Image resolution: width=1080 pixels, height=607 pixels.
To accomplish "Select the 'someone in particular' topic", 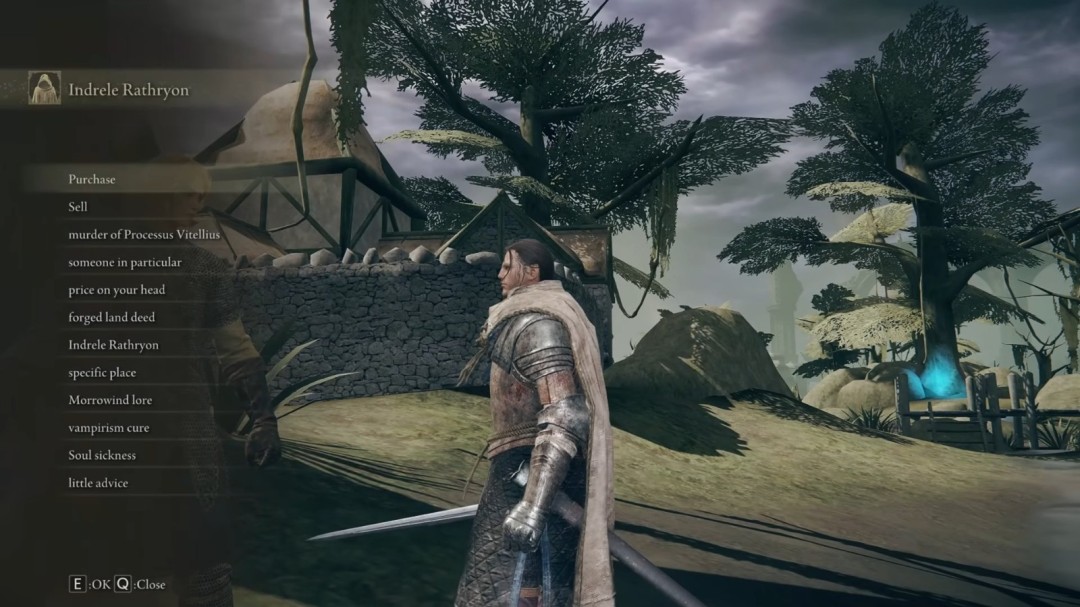I will [x=125, y=262].
